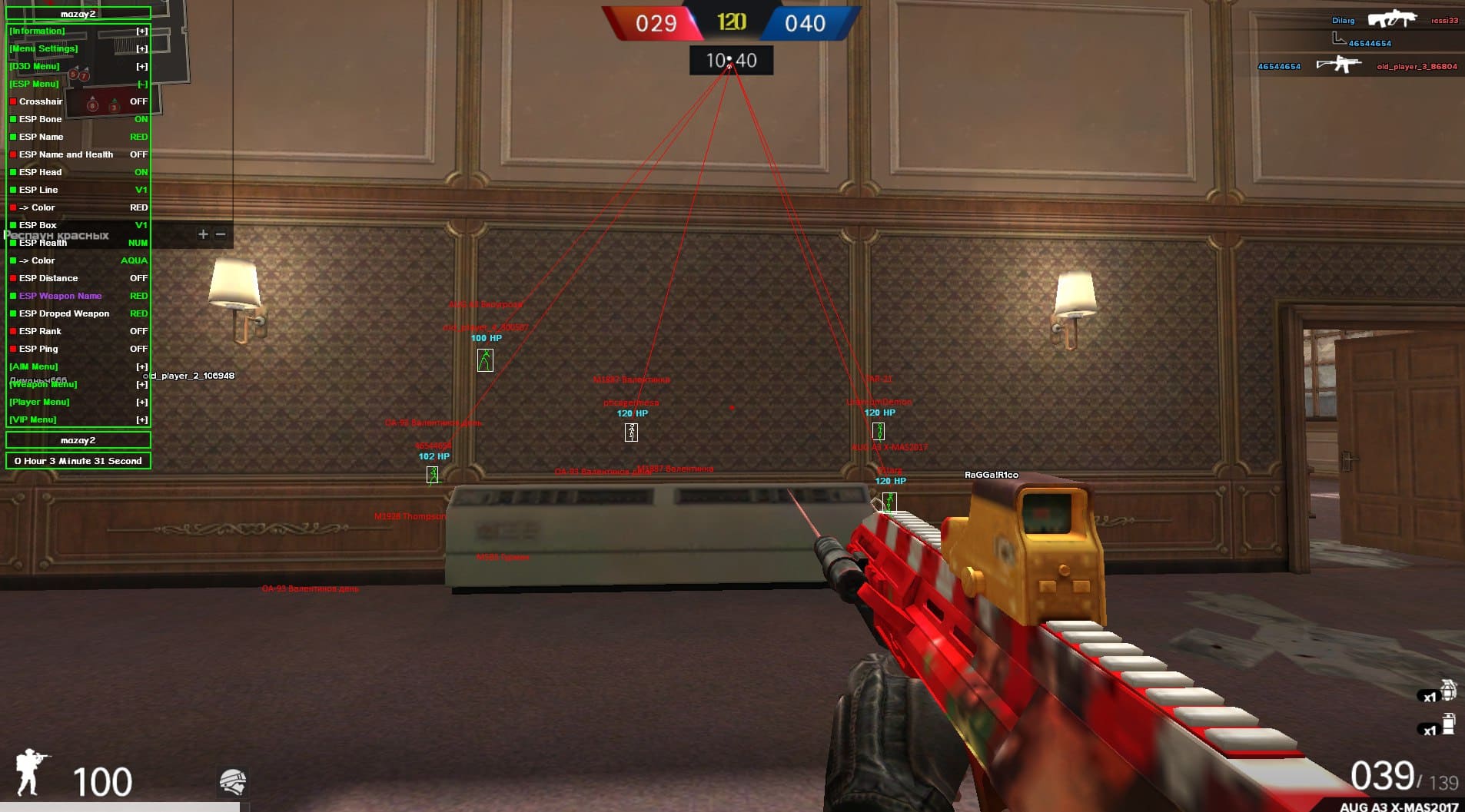This screenshot has height=812, width=1465.
Task: Select the ESP Weapon Name entry
Action: 60,296
